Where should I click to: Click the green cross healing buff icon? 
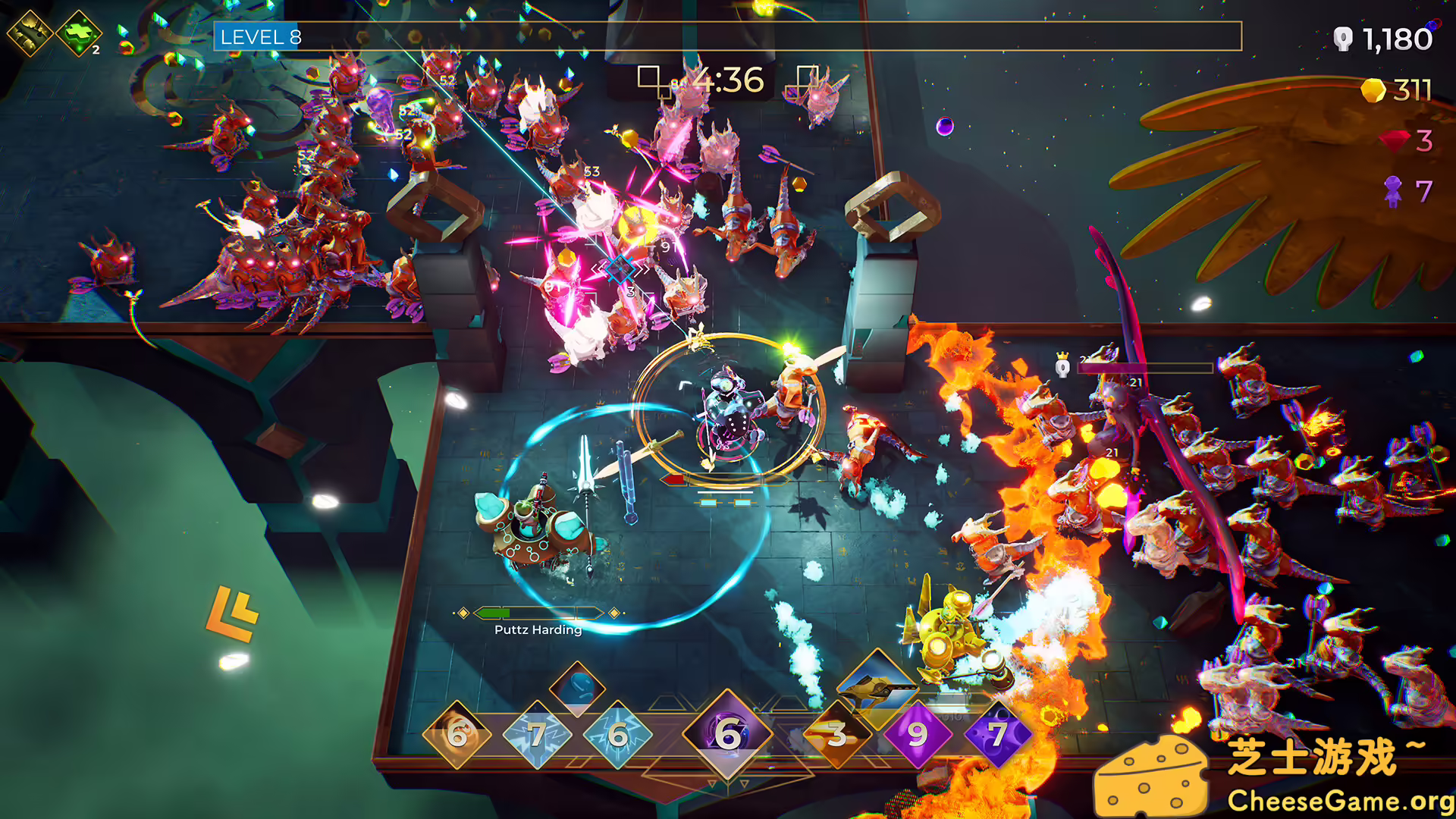[x=79, y=33]
